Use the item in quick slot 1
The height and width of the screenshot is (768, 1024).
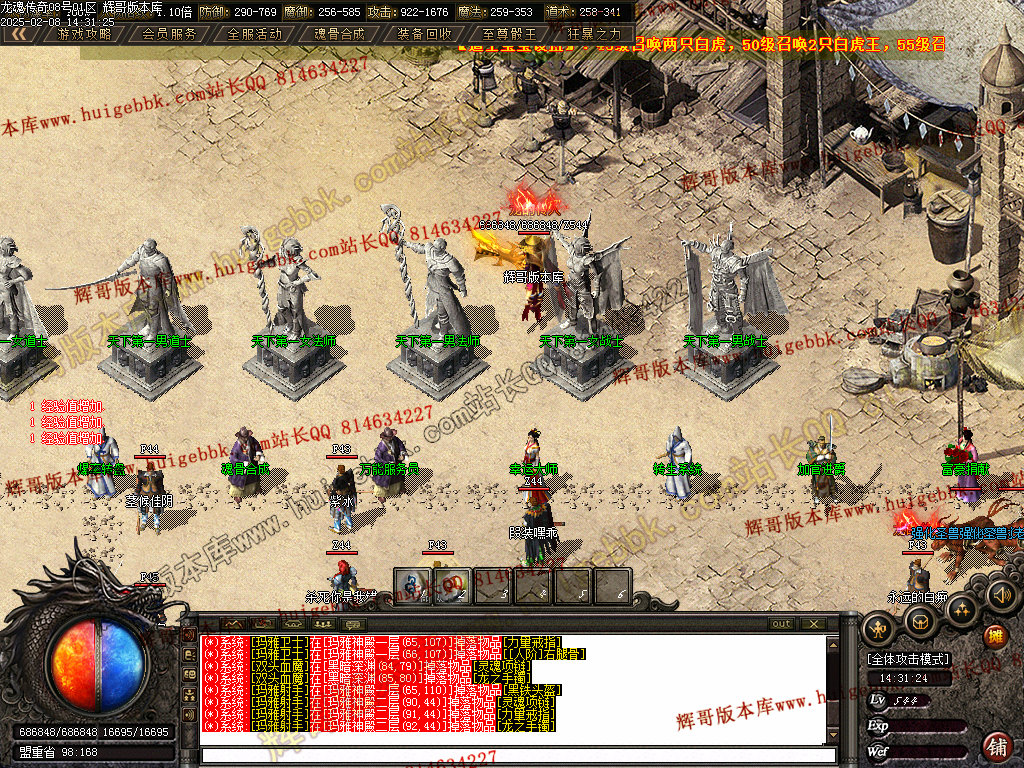click(x=412, y=586)
